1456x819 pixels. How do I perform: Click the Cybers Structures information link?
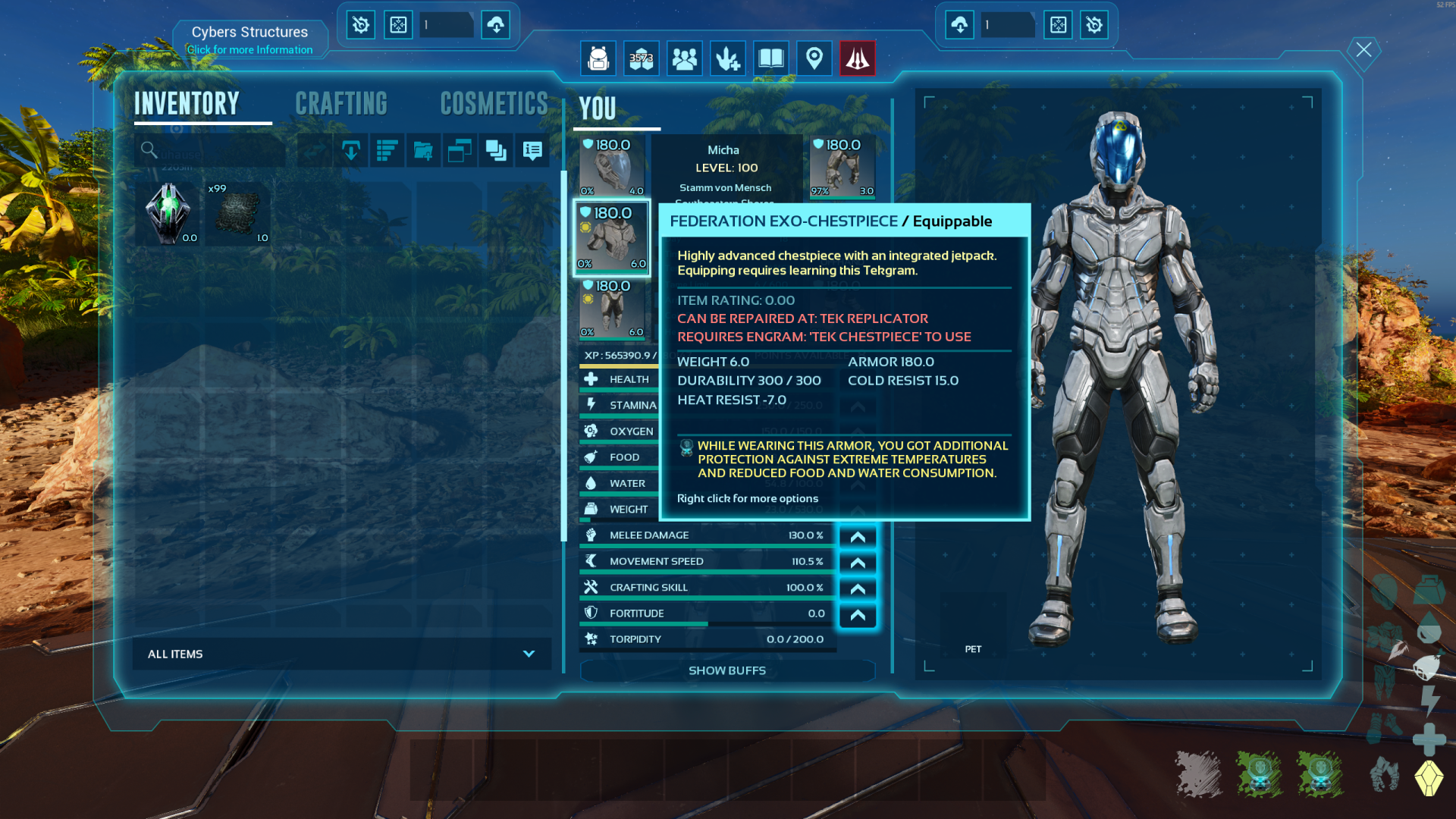tap(249, 49)
